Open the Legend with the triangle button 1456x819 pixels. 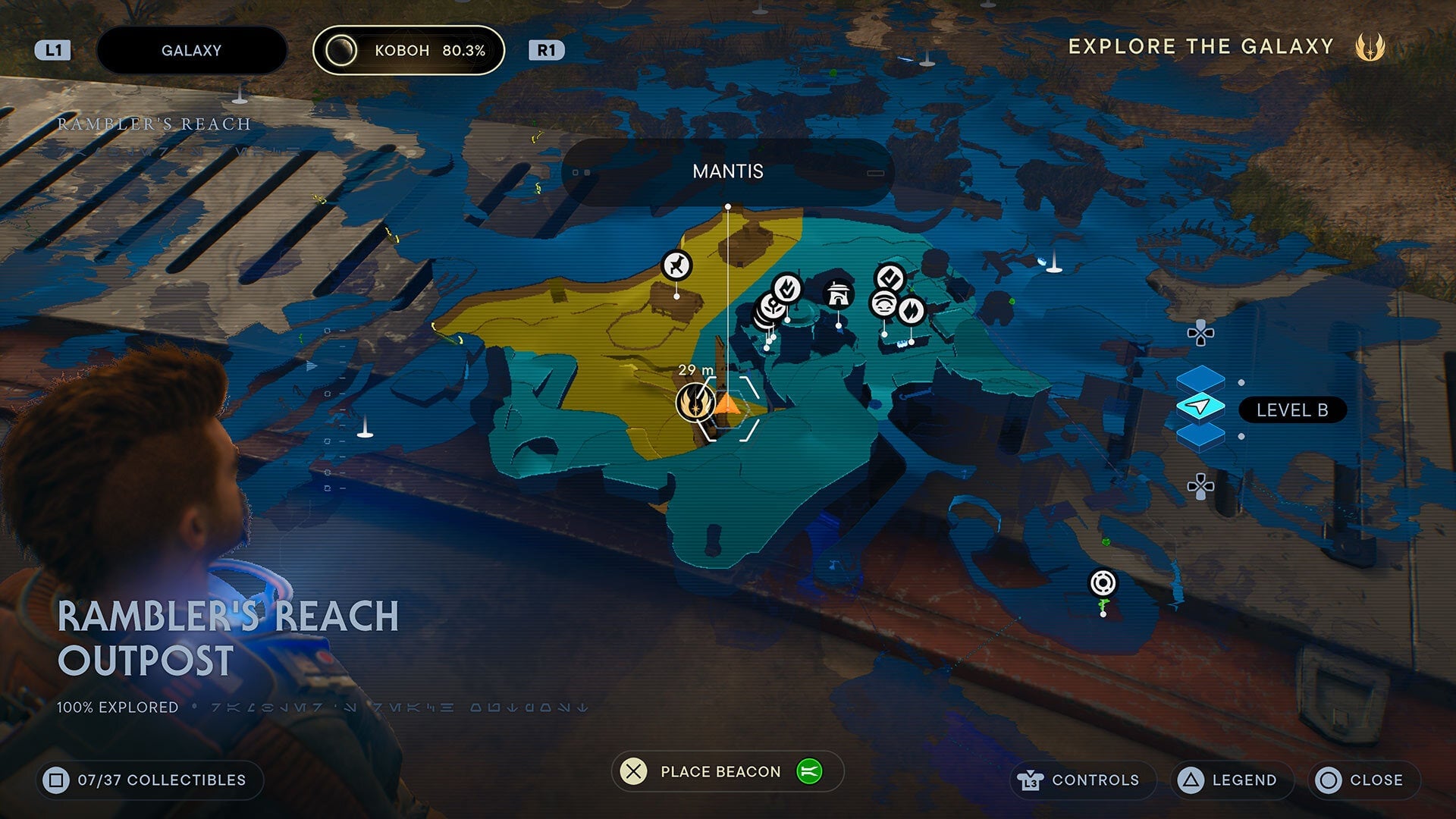point(1230,780)
